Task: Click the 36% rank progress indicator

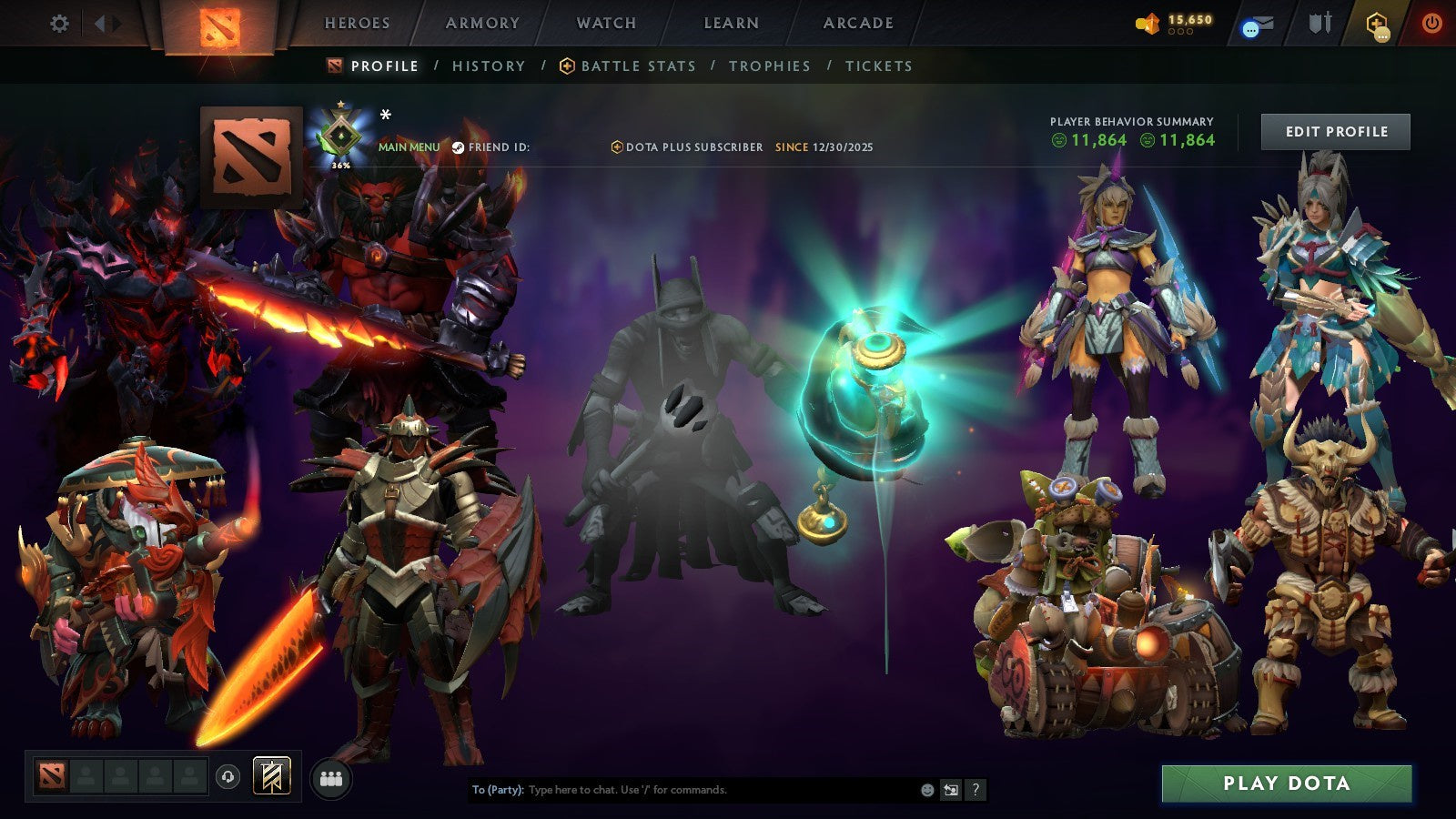Action: [x=339, y=166]
